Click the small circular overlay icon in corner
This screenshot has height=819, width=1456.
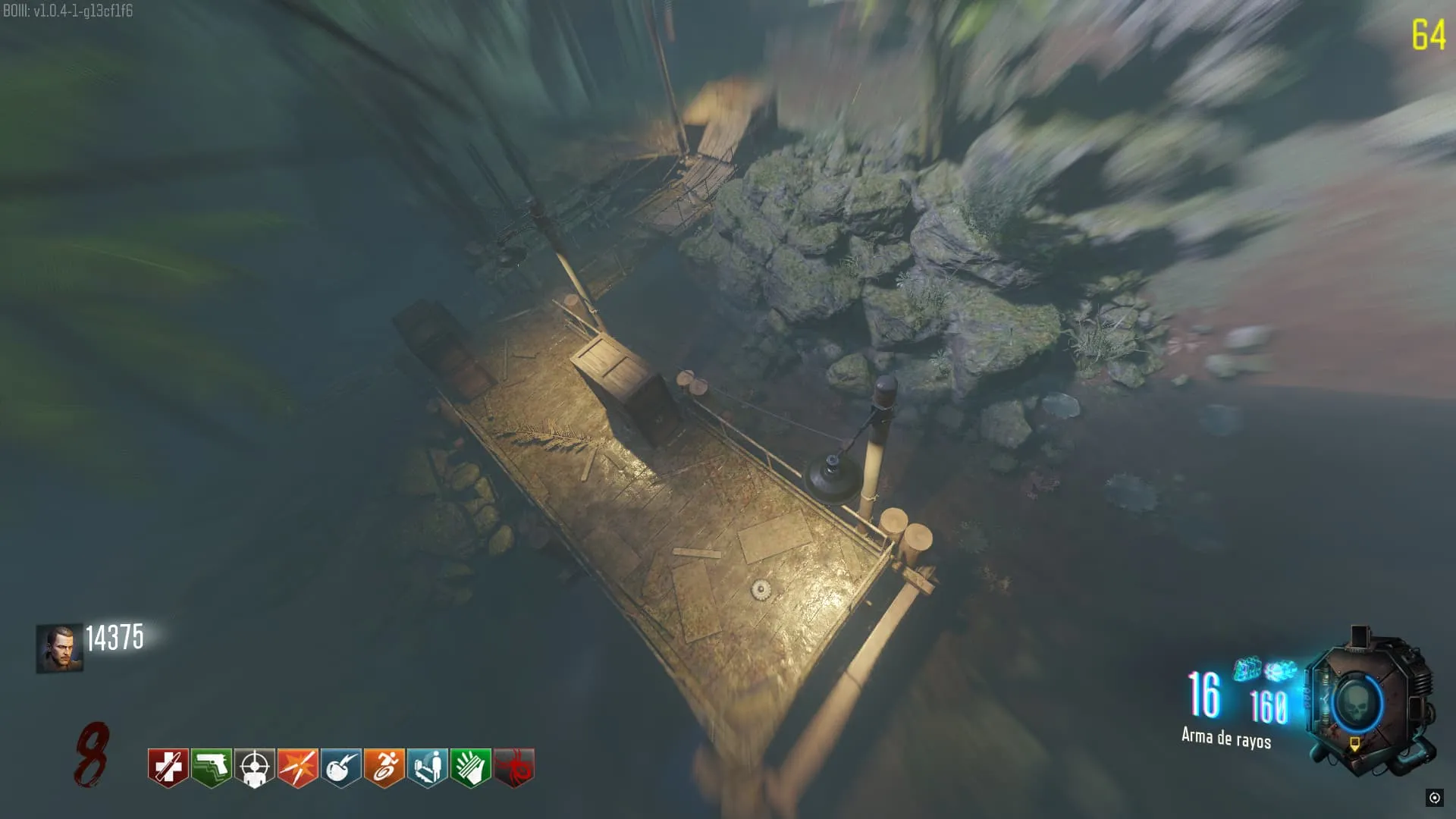click(1434, 798)
